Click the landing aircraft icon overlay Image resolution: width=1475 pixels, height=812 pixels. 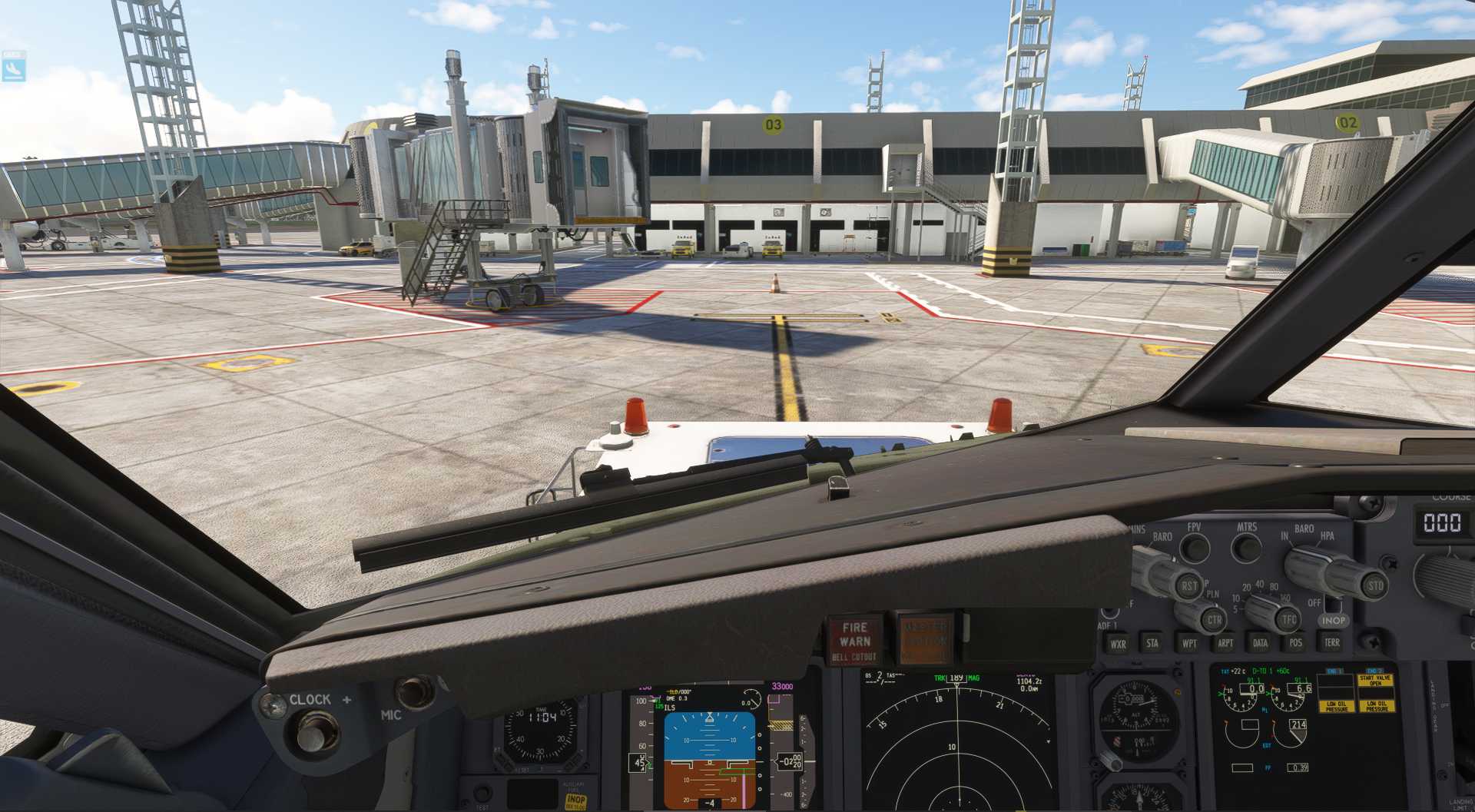14,67
